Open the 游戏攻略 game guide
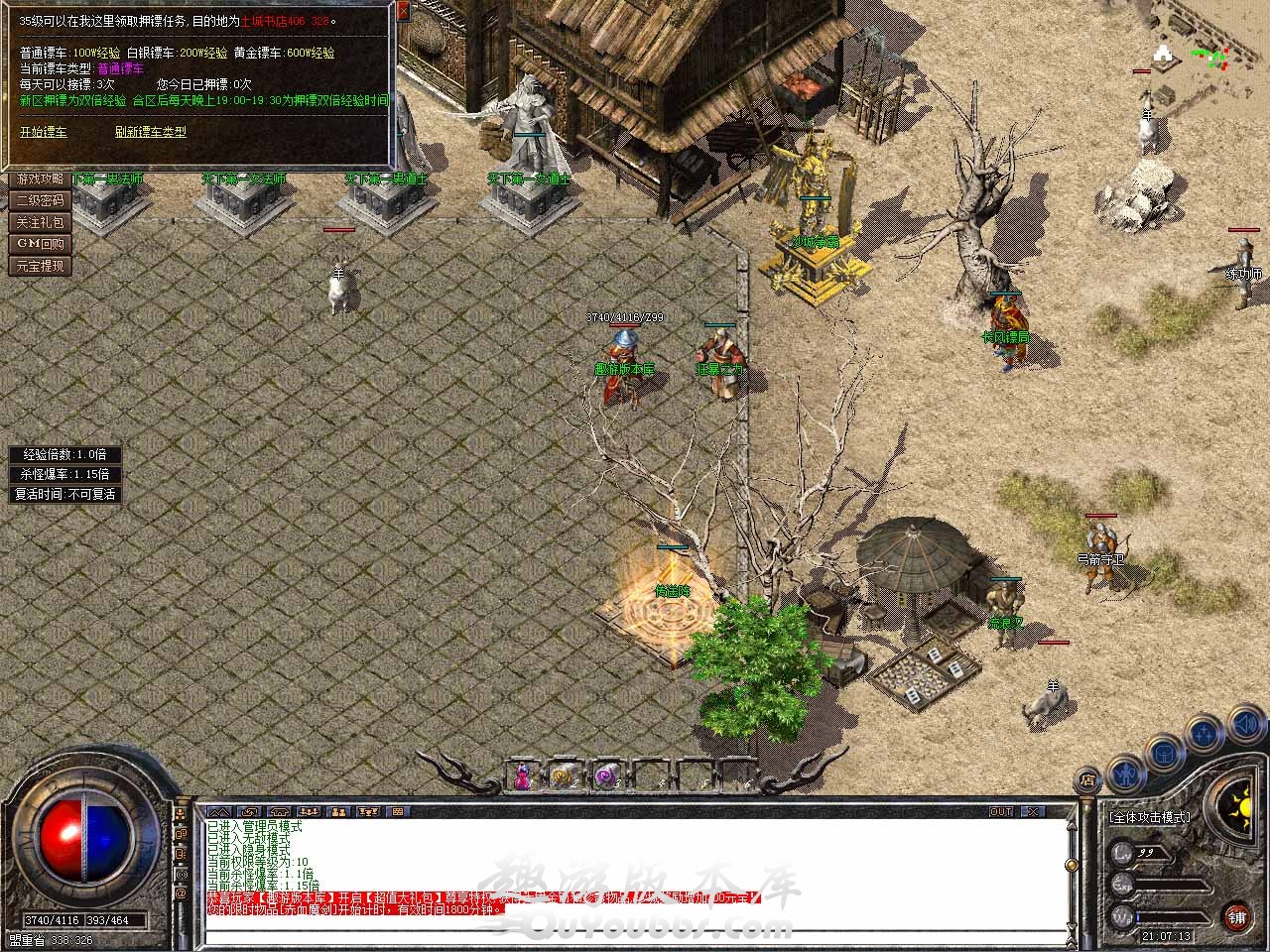Viewport: 1270px width, 952px height. click(x=40, y=179)
